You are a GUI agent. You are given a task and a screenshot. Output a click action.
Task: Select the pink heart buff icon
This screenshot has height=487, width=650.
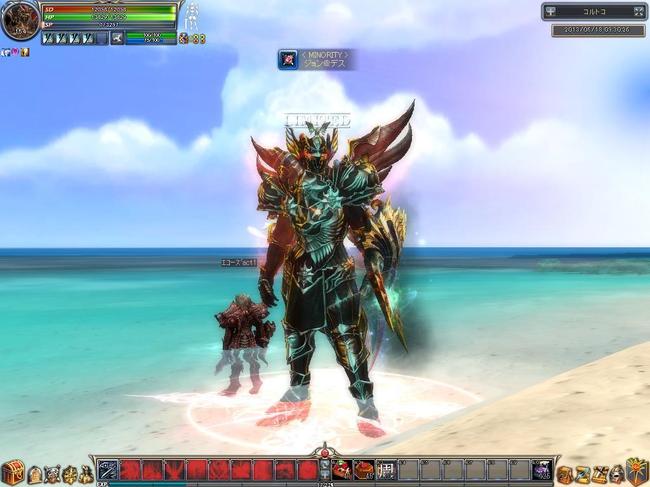tap(15, 52)
